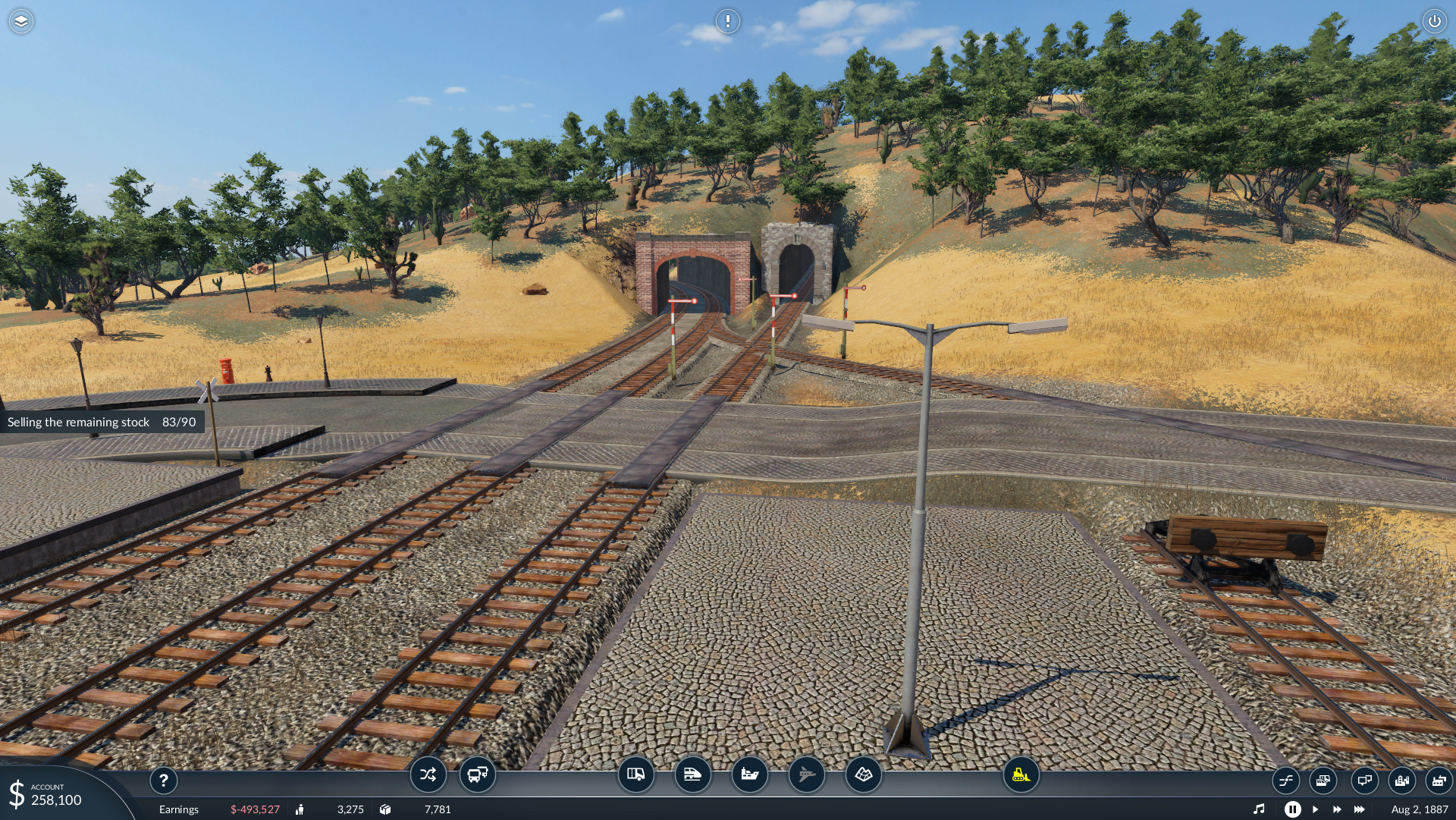Toggle the music note player
This screenshot has width=1456, height=820.
point(1259,809)
